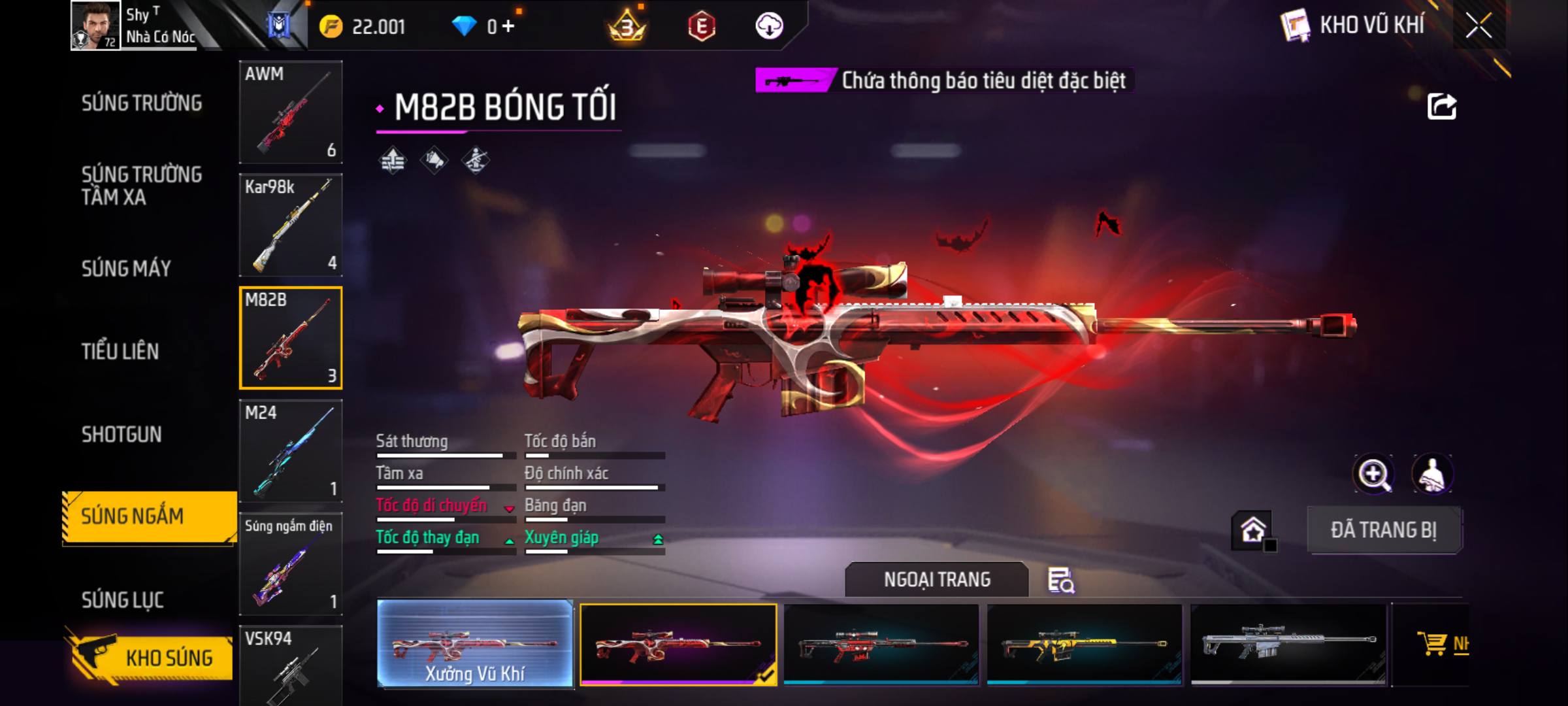Select the TIỂU LIÊN category

pos(120,352)
